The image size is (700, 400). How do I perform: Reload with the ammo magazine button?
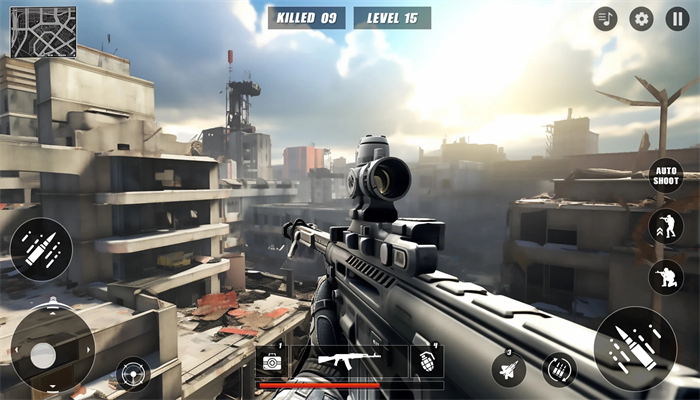(x=559, y=370)
